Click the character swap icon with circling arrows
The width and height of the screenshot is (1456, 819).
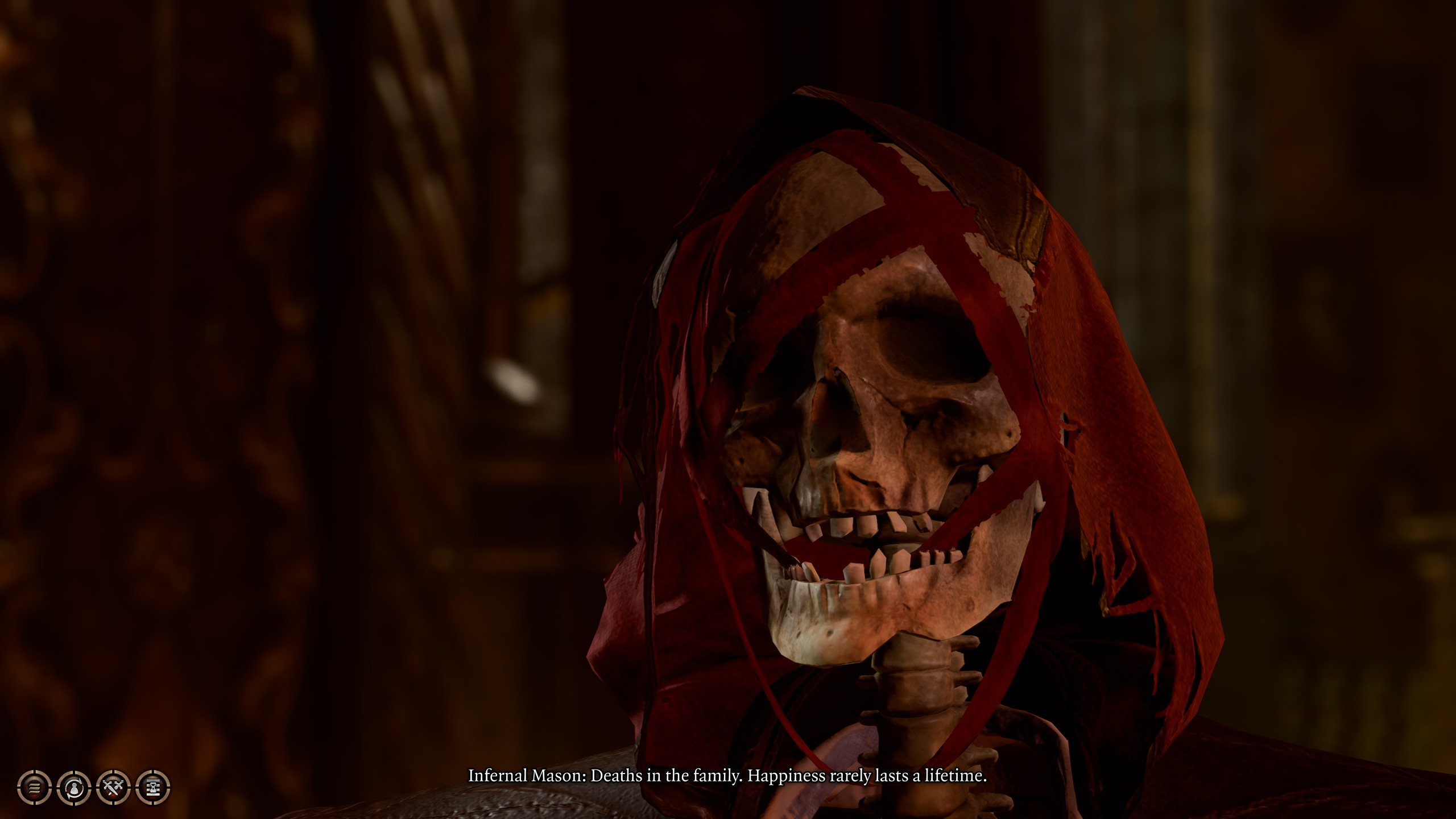click(x=75, y=788)
